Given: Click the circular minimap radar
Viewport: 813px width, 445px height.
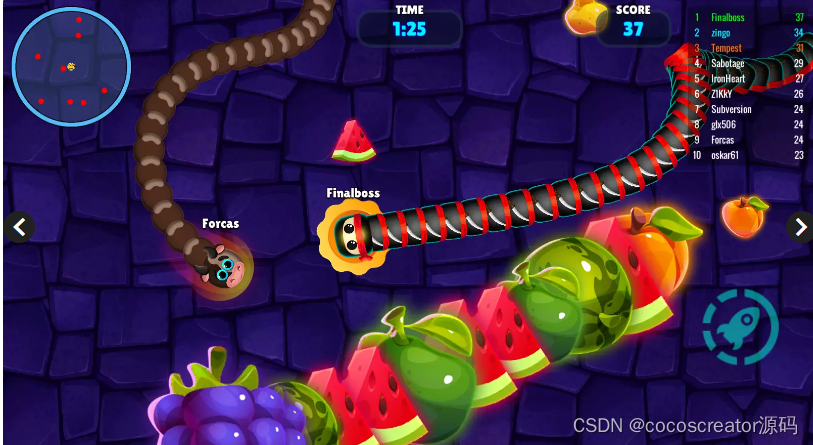Looking at the screenshot, I should point(70,67).
